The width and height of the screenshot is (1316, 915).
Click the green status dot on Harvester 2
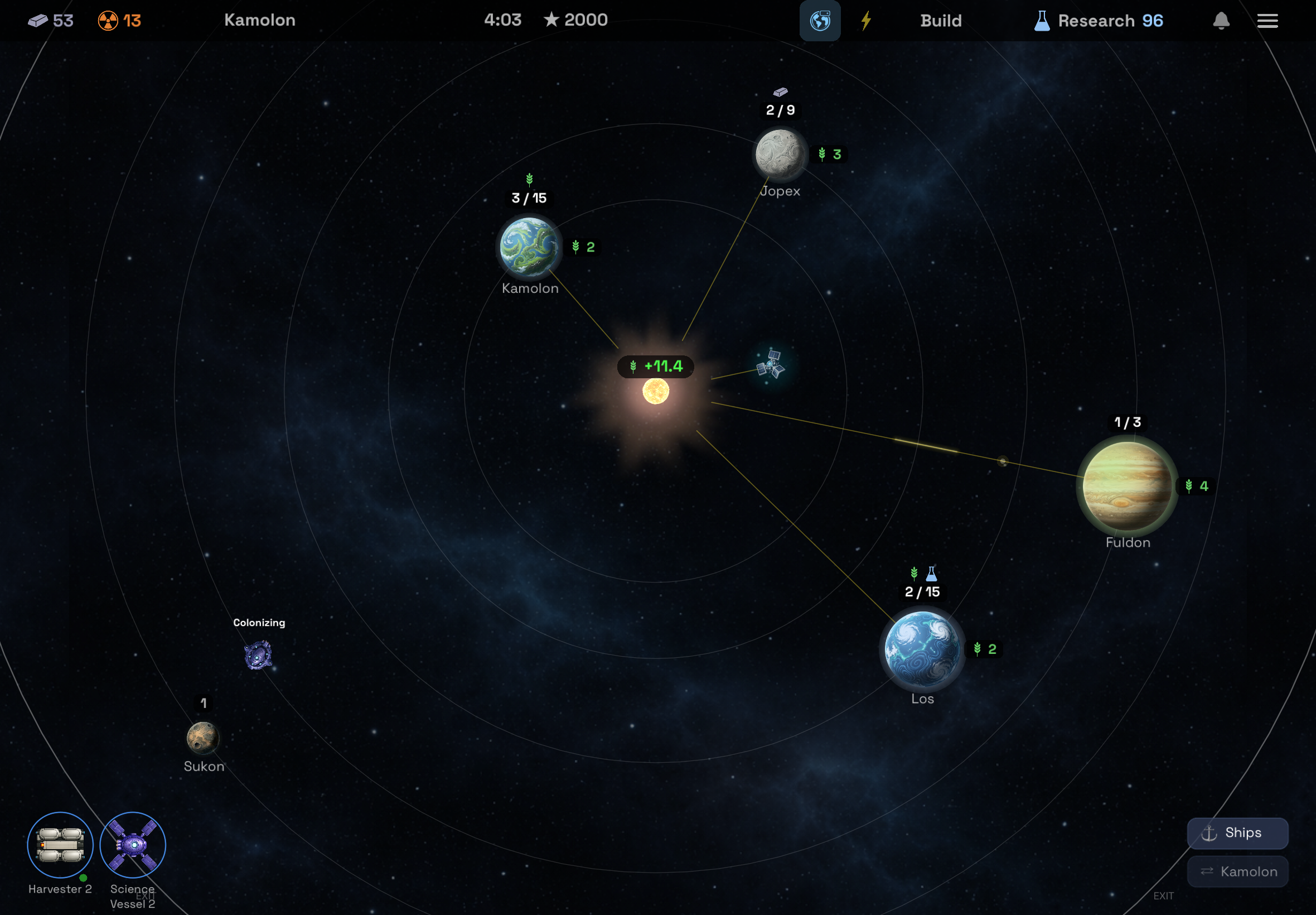tap(83, 877)
